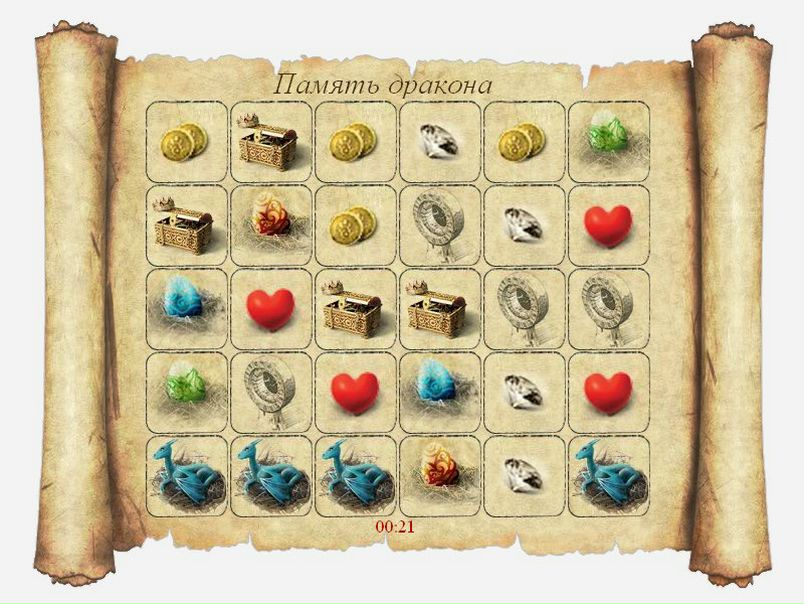Select the treasure chest between two coin tiles
The height and width of the screenshot is (604, 804).
pos(270,142)
